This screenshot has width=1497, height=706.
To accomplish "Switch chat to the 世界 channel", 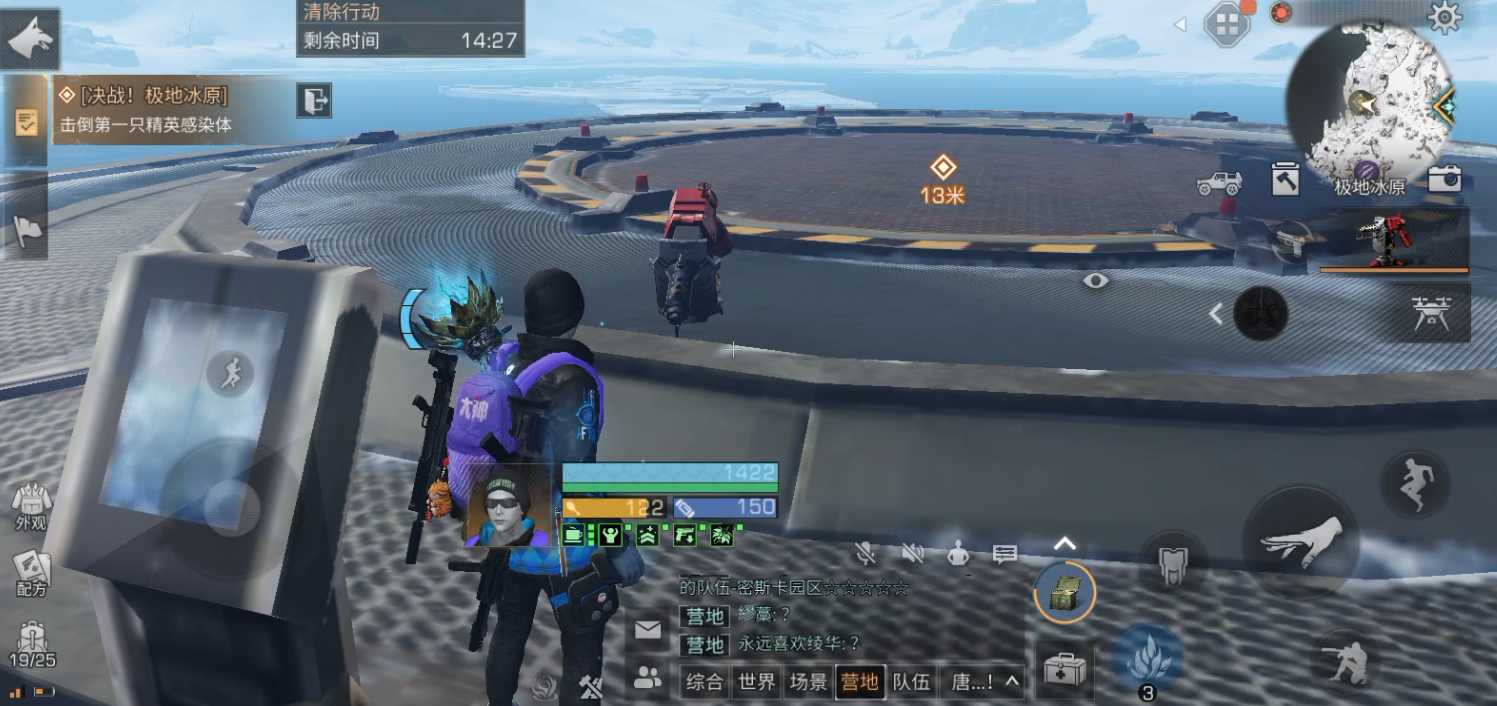I will point(756,682).
